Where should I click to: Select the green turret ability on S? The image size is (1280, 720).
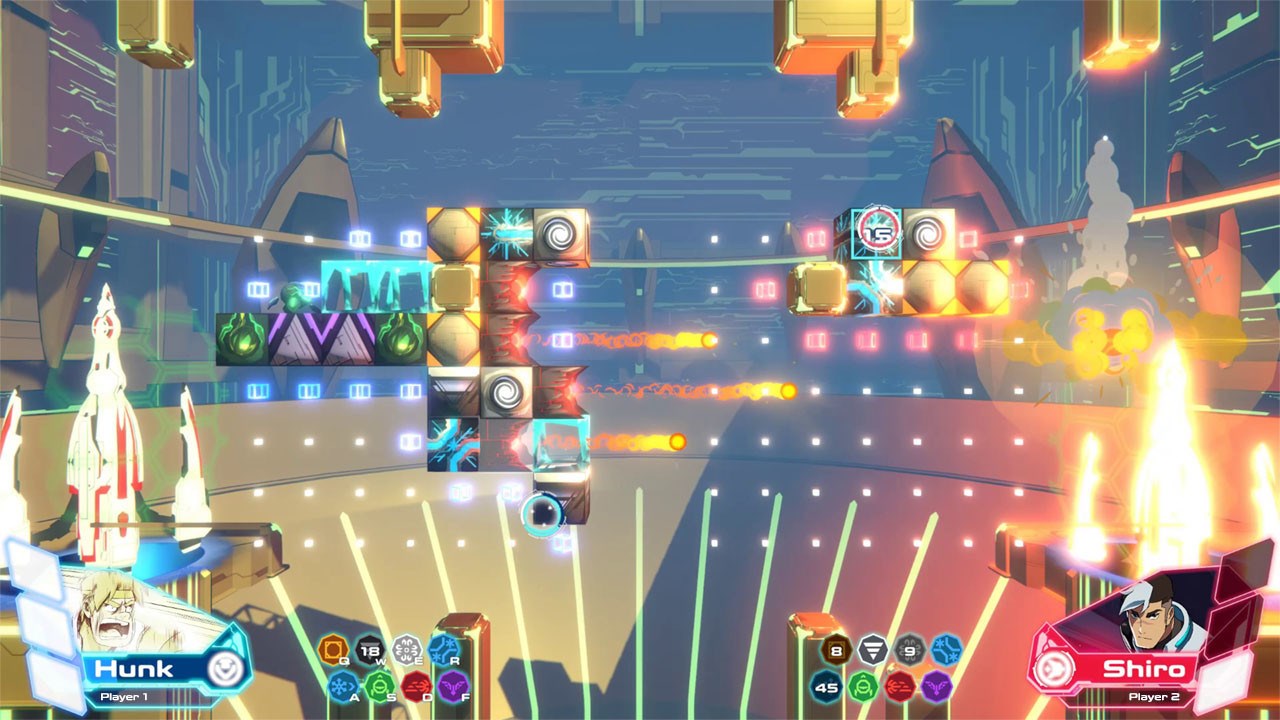click(380, 685)
